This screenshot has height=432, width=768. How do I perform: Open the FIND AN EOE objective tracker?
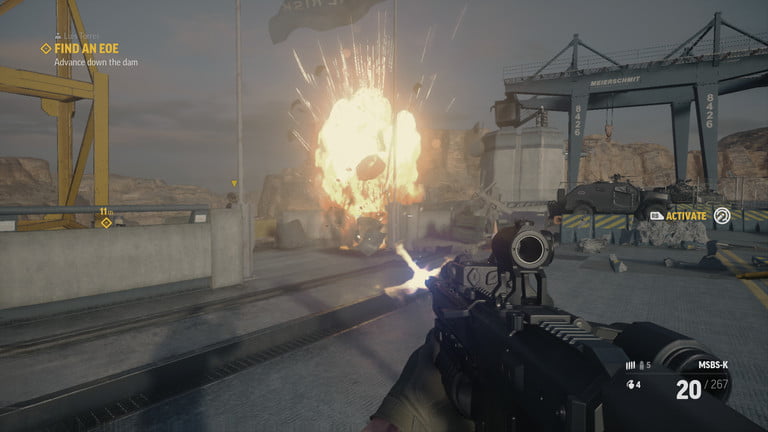click(x=83, y=48)
